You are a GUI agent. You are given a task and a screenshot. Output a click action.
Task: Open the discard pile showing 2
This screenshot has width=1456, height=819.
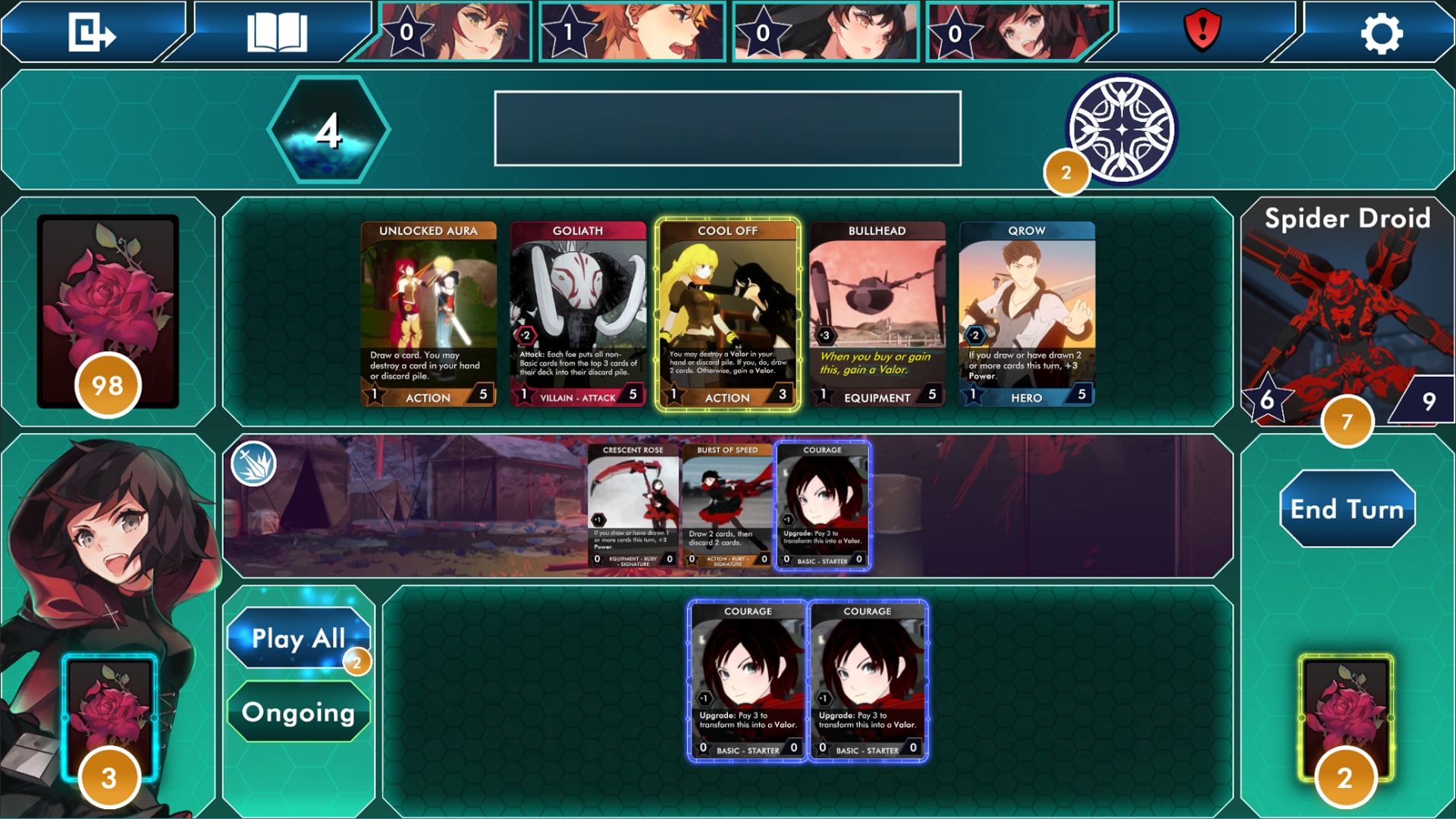coord(1346,717)
